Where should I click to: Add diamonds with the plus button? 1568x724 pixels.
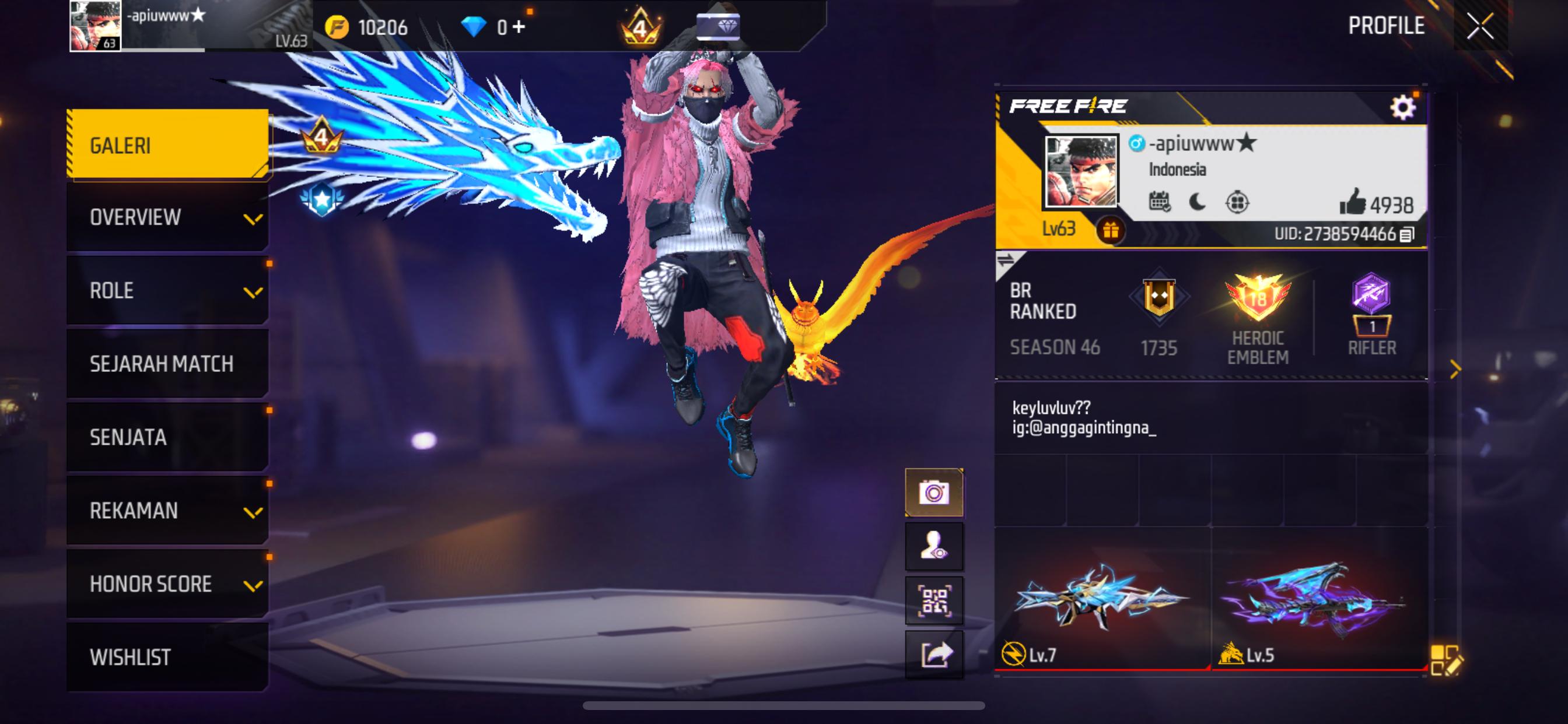click(519, 26)
